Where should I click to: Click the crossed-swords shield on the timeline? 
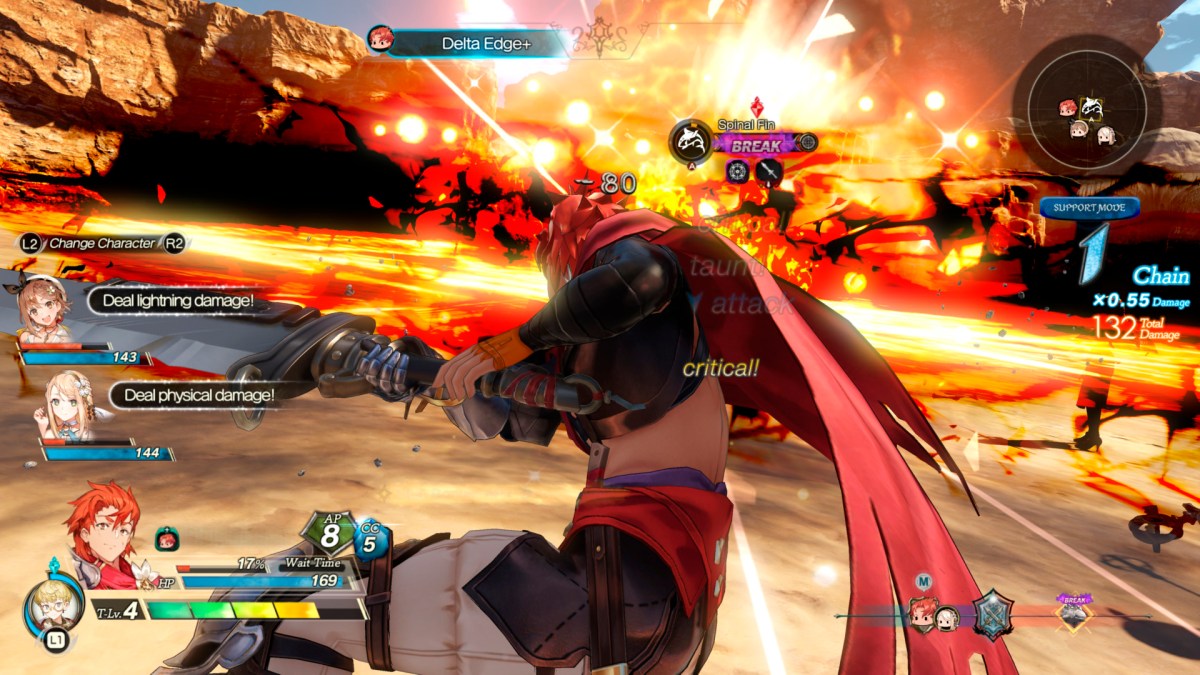pos(993,614)
